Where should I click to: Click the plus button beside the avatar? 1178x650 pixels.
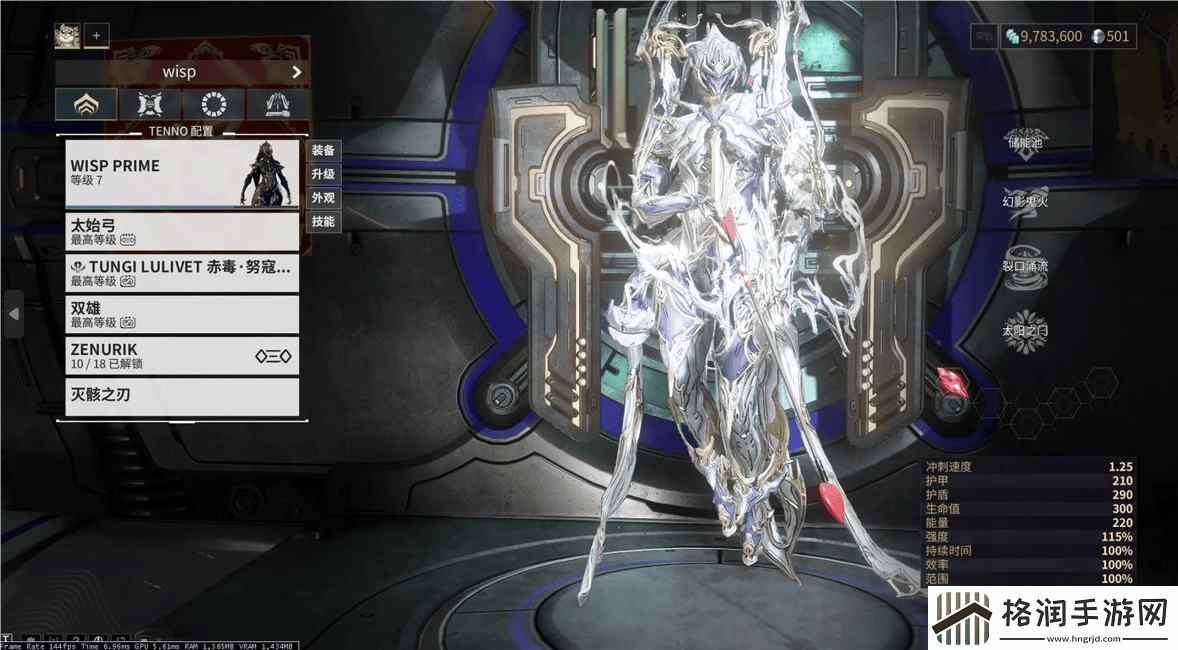point(96,35)
